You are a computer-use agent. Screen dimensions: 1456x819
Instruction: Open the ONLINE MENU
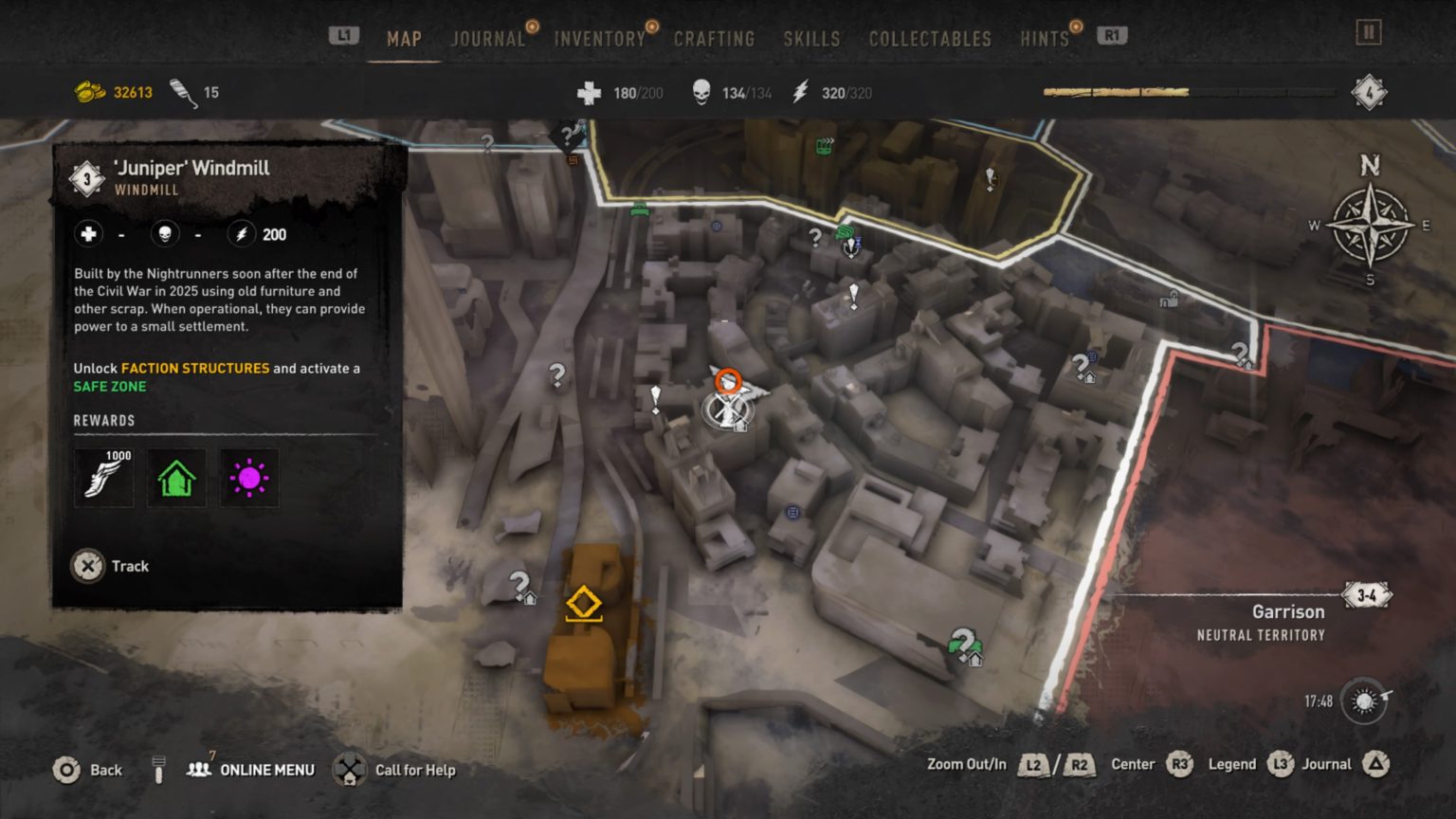(x=268, y=771)
